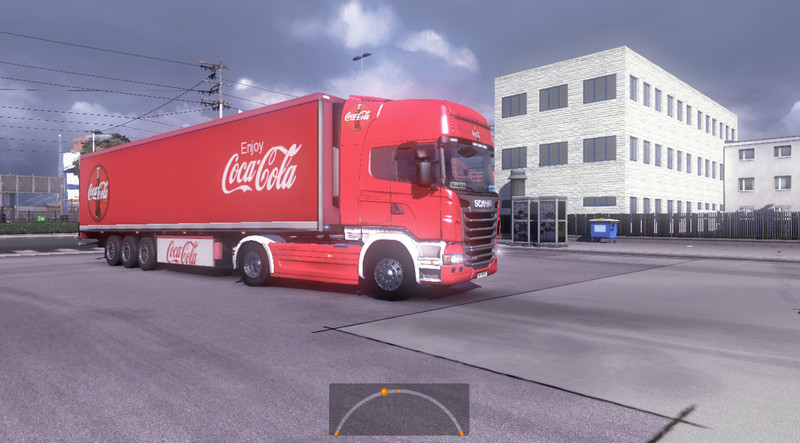
Task: Click the orange steering indicator ball
Action: (383, 392)
